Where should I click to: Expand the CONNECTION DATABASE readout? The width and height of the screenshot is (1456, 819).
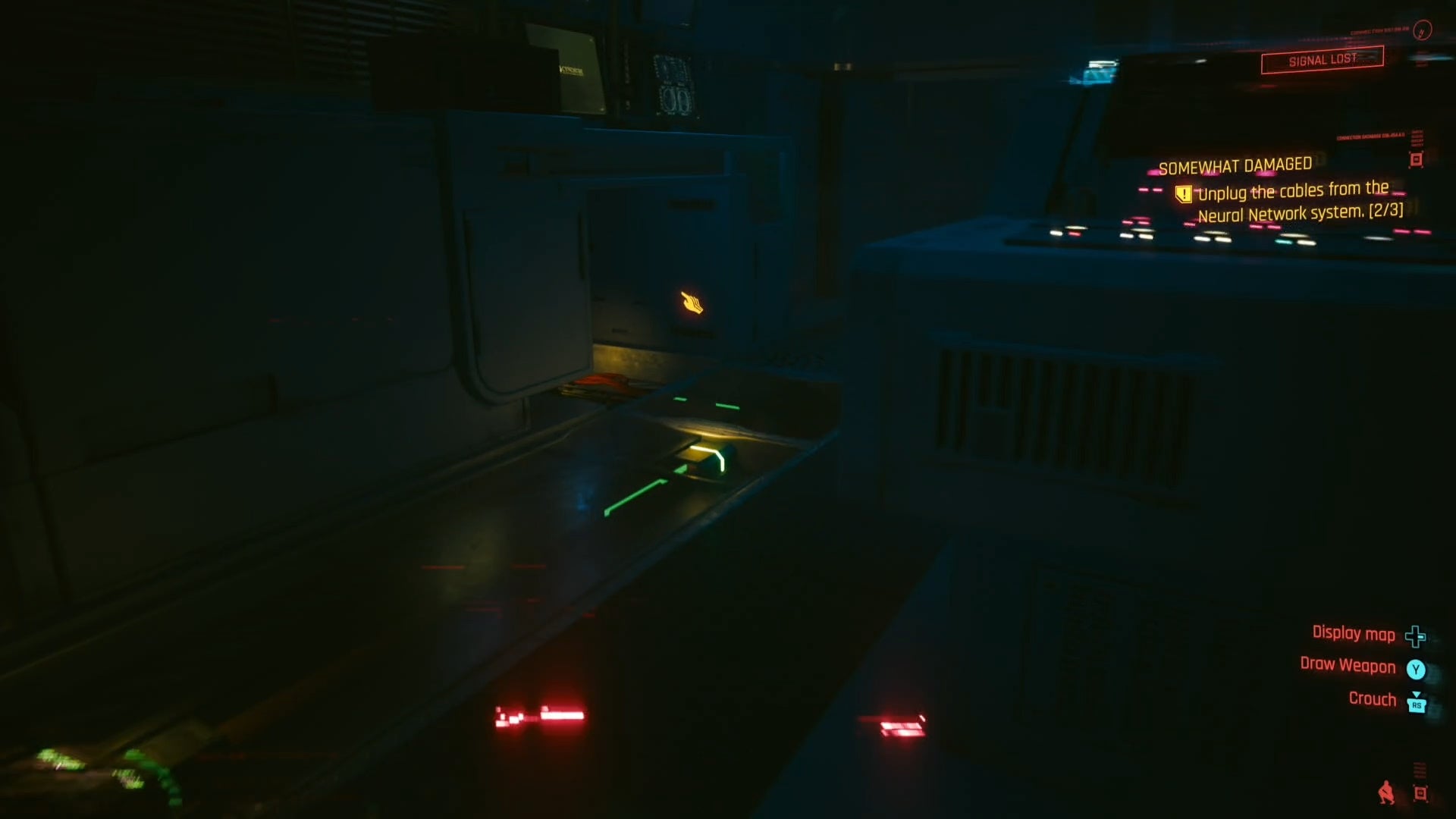coord(1370,136)
